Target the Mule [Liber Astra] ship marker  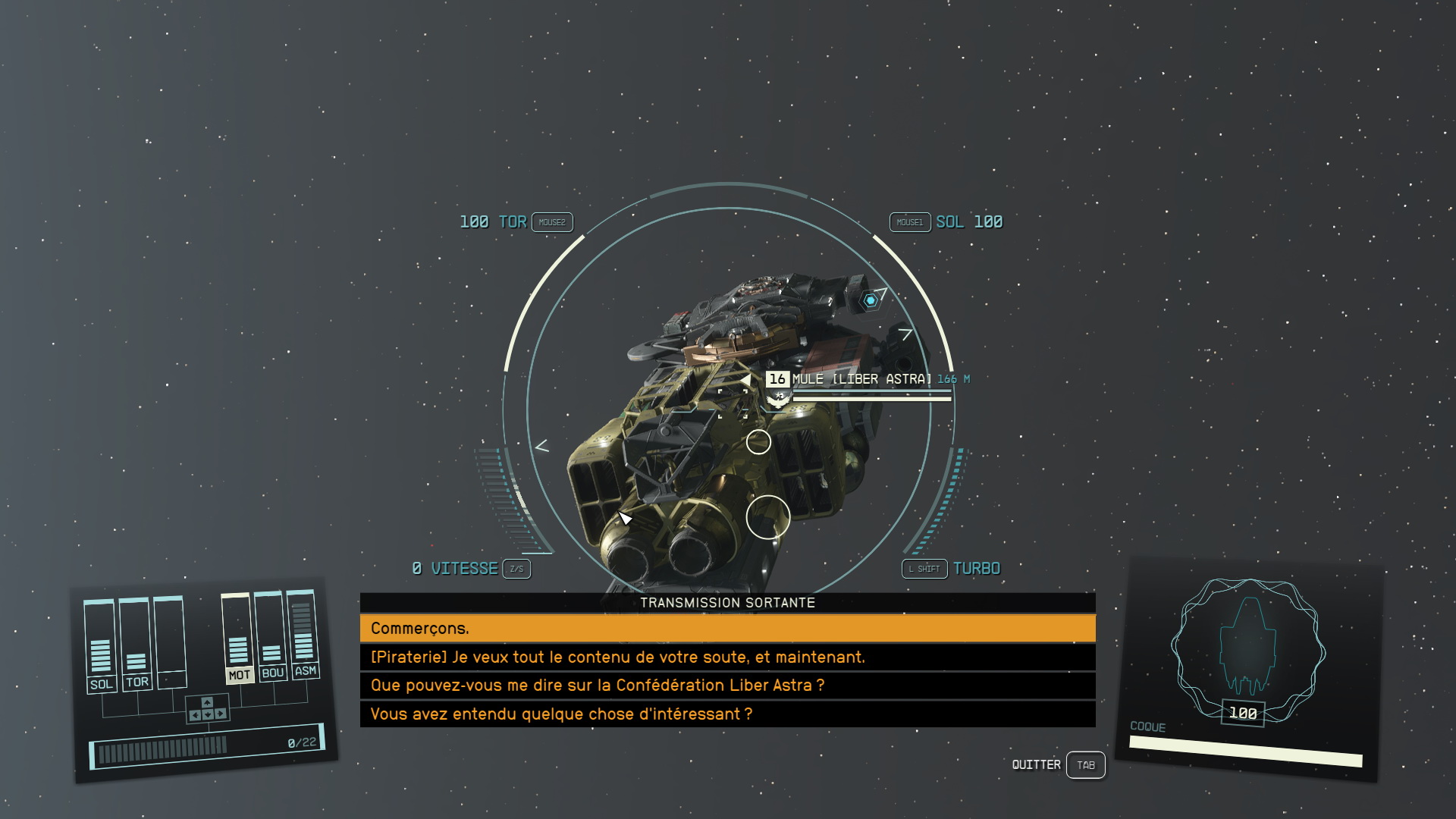point(861,379)
